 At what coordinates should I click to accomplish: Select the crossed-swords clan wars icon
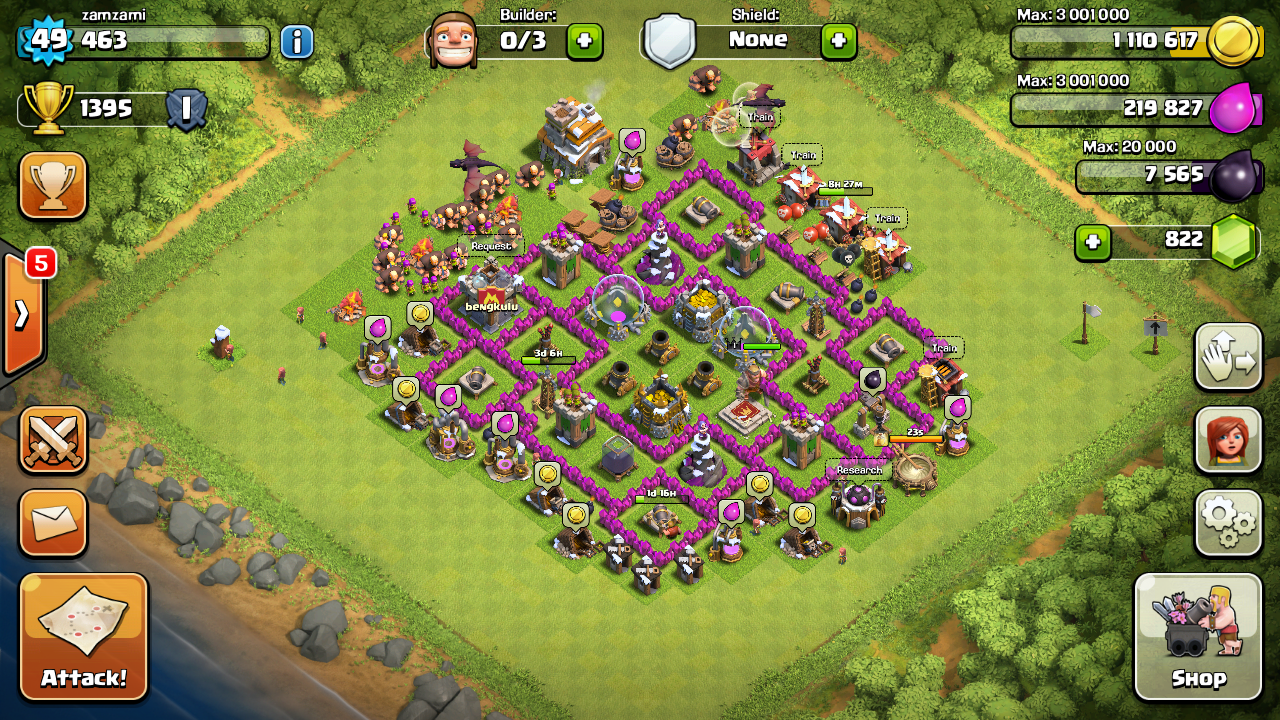[53, 438]
